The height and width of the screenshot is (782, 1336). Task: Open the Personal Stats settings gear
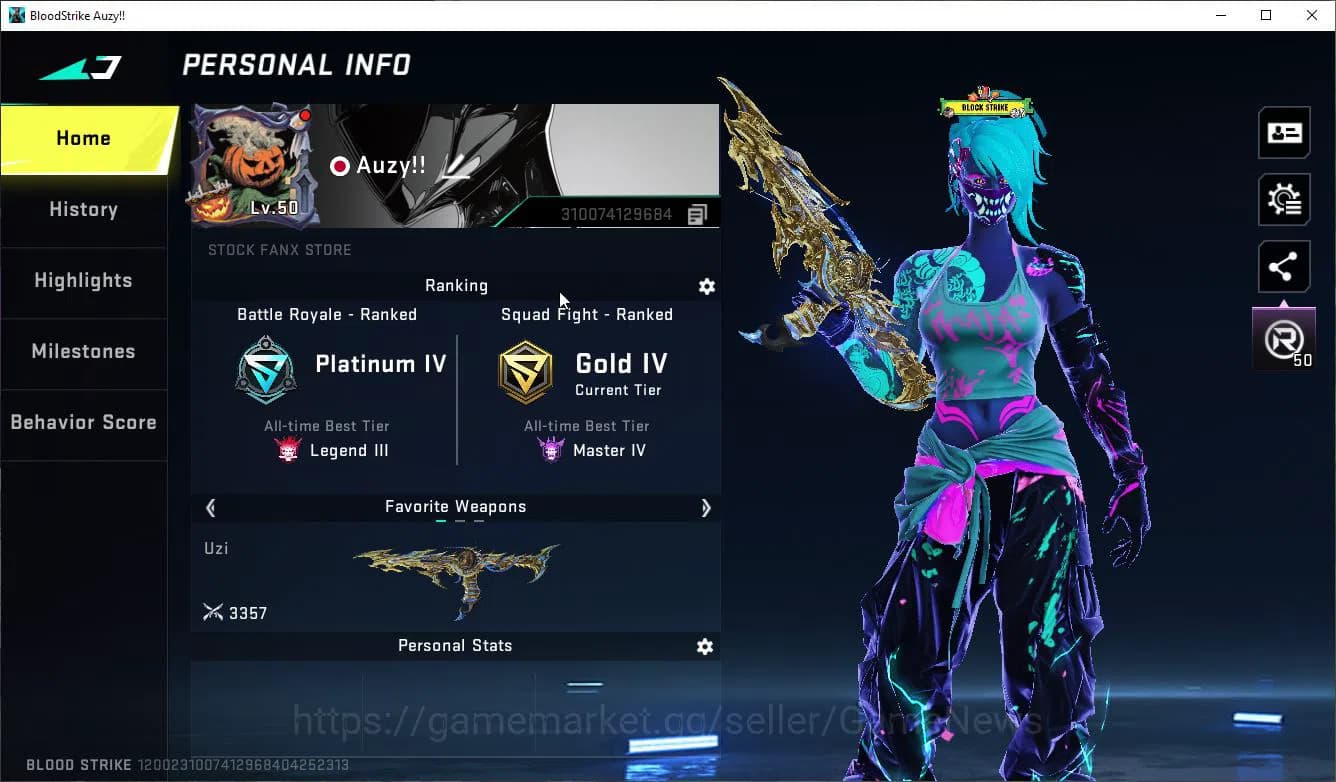(705, 646)
